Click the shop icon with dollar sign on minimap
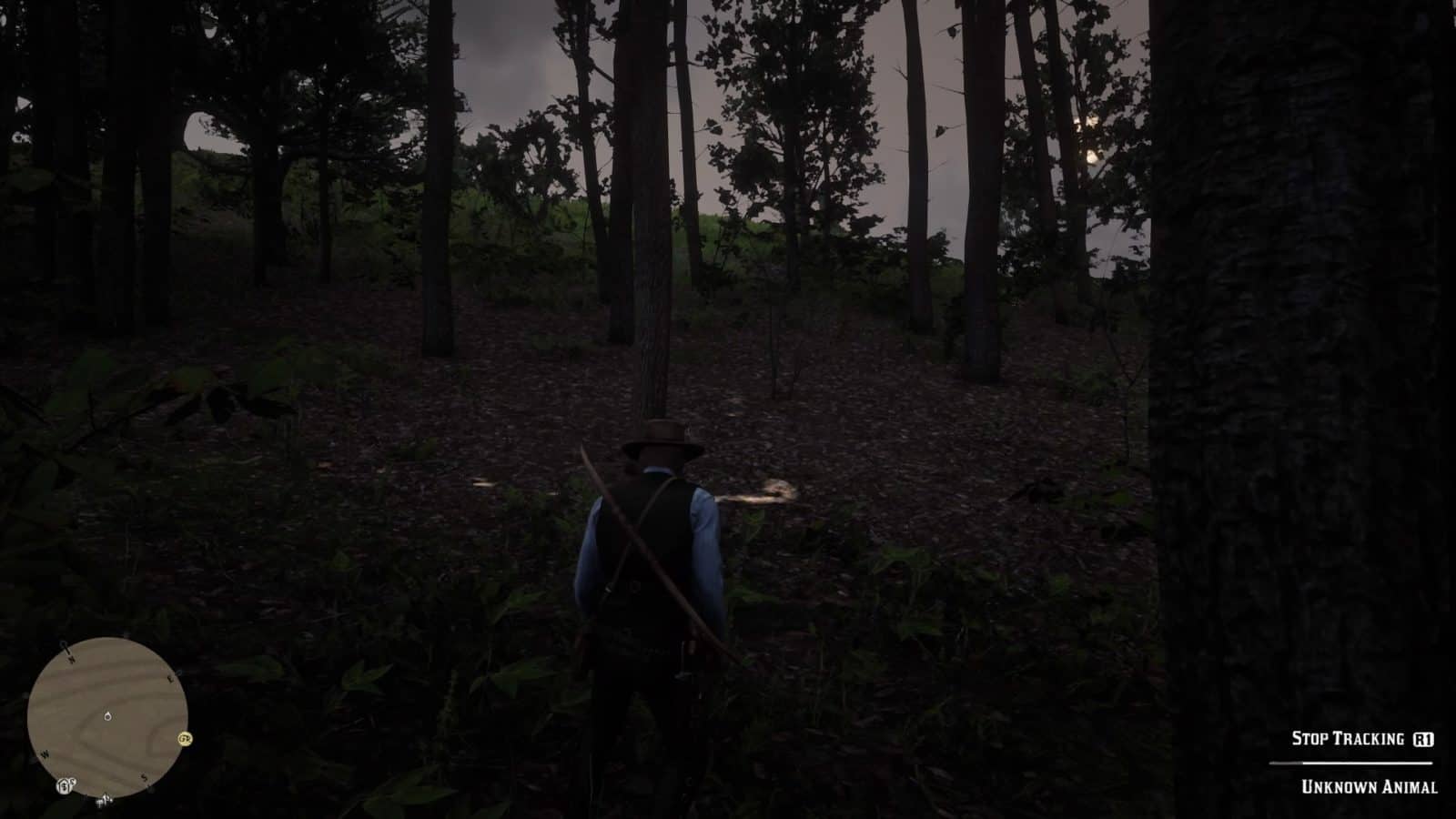The height and width of the screenshot is (819, 1456). 64,786
